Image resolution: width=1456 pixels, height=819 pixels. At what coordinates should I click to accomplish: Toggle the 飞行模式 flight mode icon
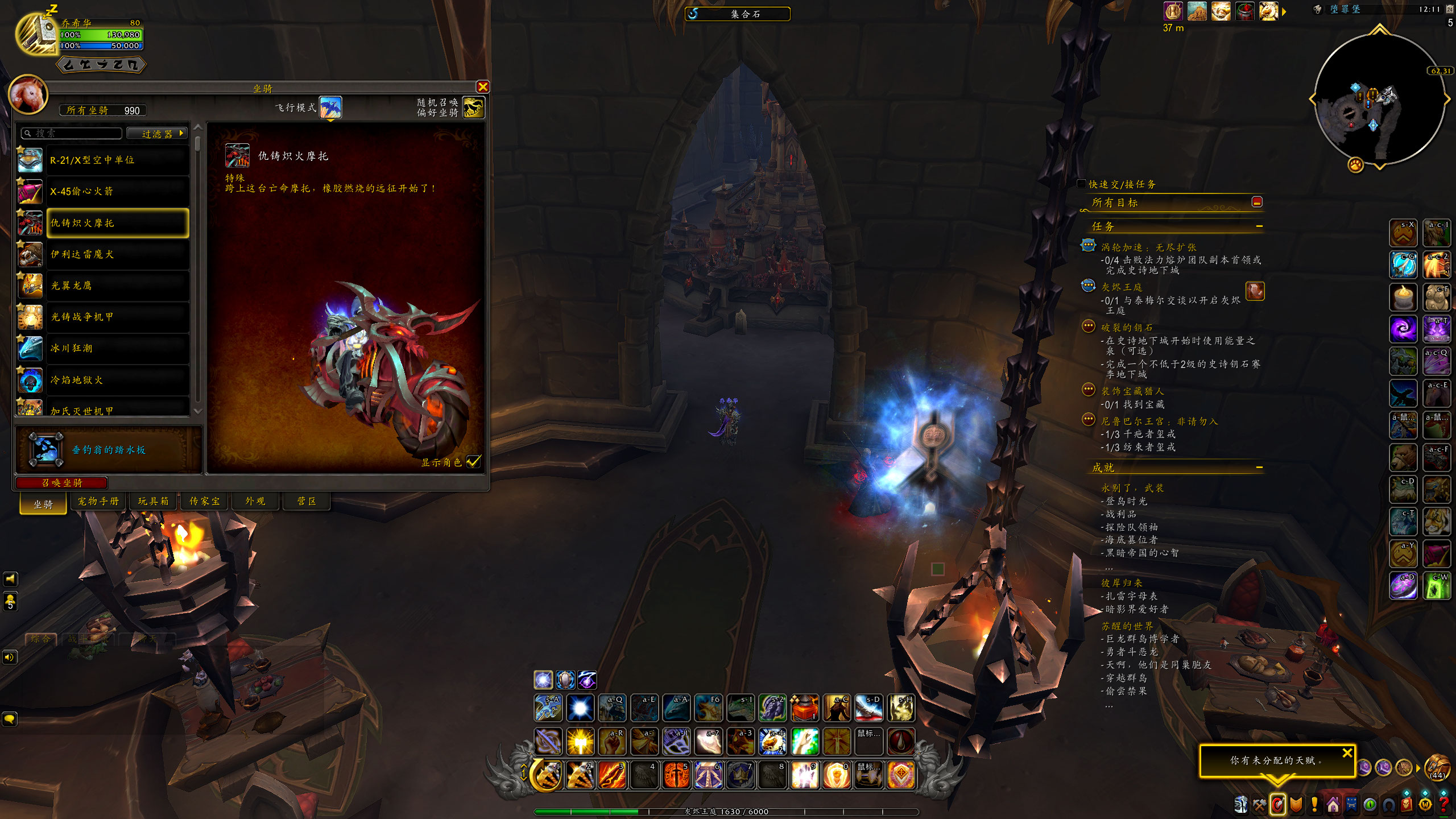[330, 107]
